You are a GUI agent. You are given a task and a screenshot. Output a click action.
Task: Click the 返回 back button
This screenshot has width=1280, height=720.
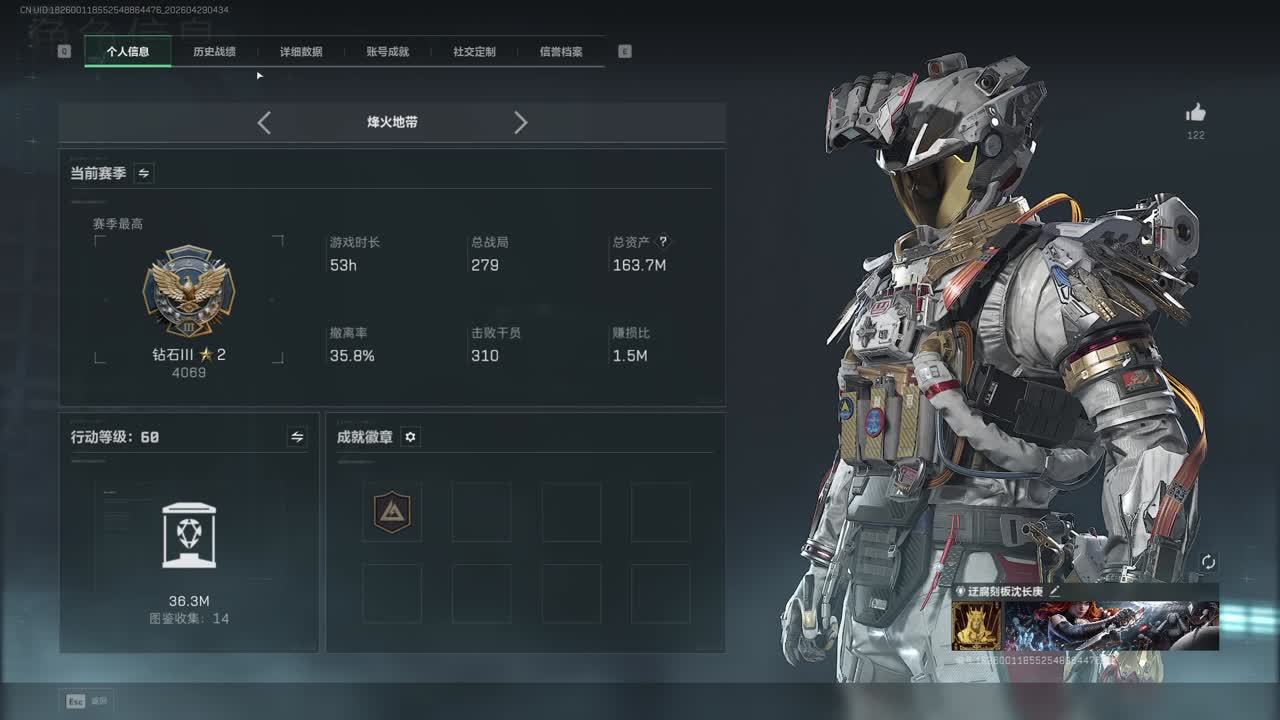87,701
